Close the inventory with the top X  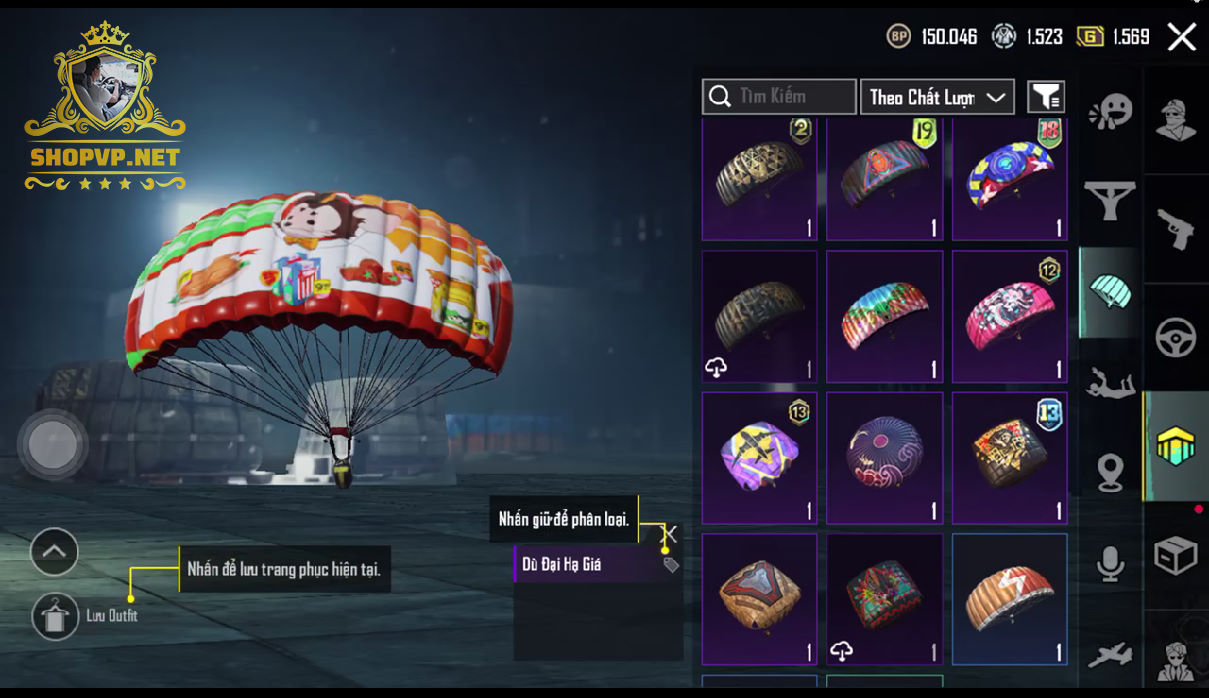tap(1181, 38)
